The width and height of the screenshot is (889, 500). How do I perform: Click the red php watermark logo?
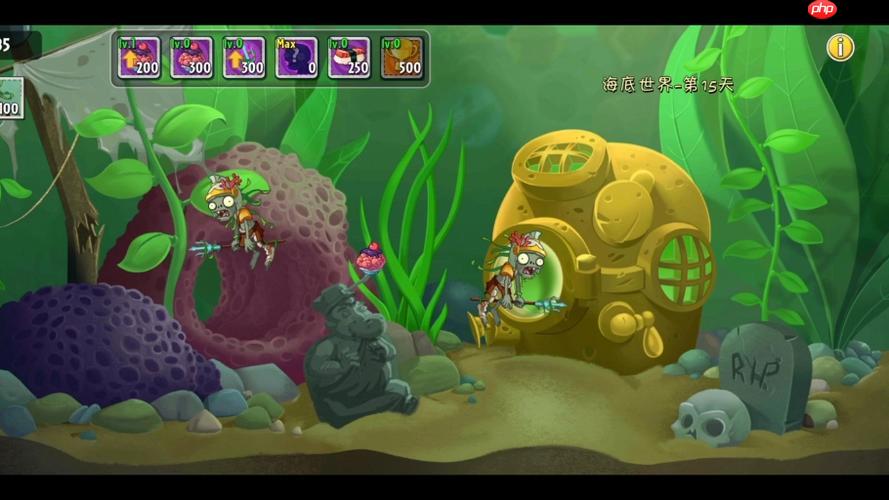click(x=822, y=9)
